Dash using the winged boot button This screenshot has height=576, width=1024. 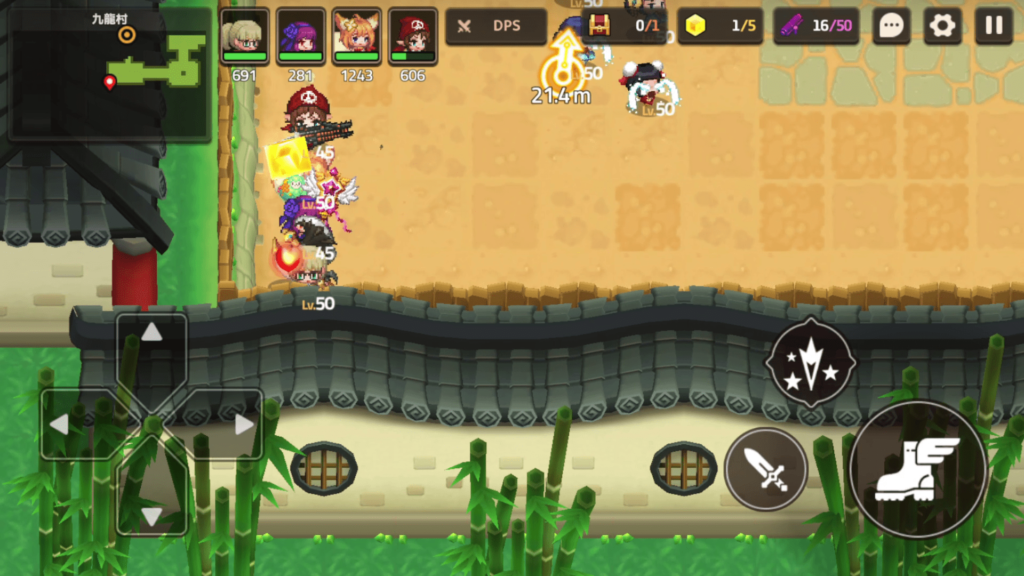(x=917, y=469)
